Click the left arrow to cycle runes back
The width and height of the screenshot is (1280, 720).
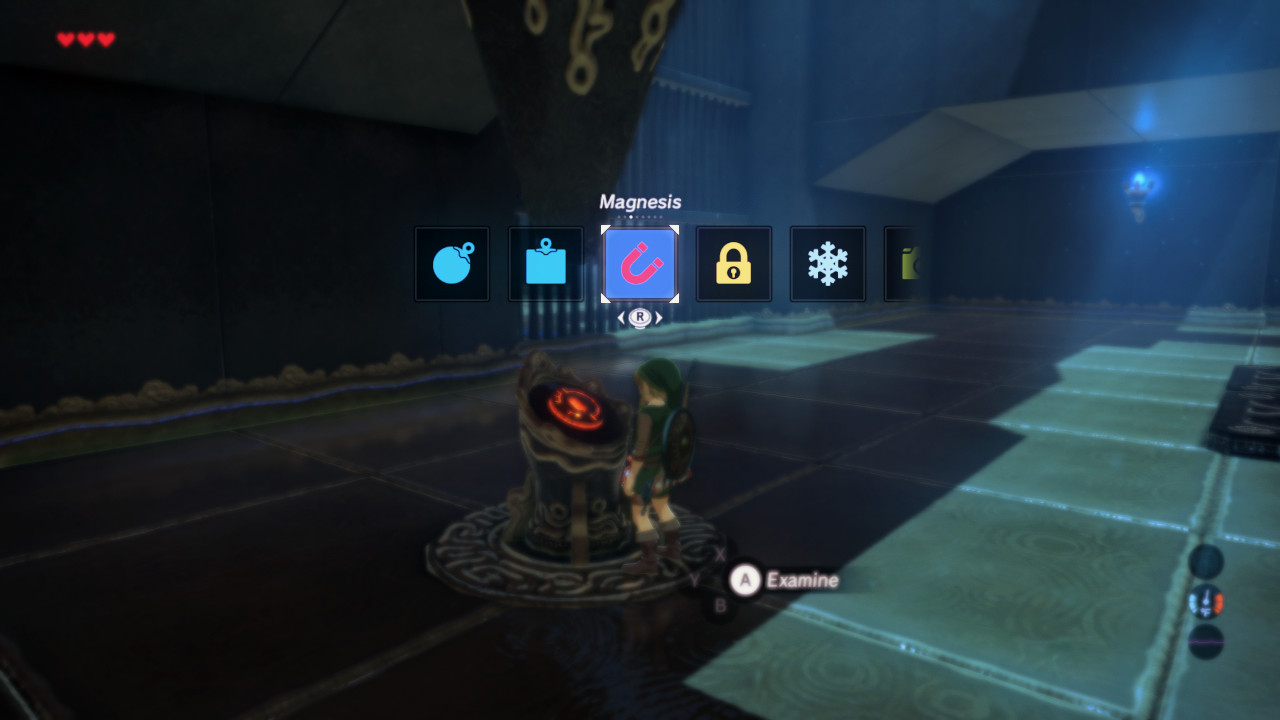pos(621,318)
